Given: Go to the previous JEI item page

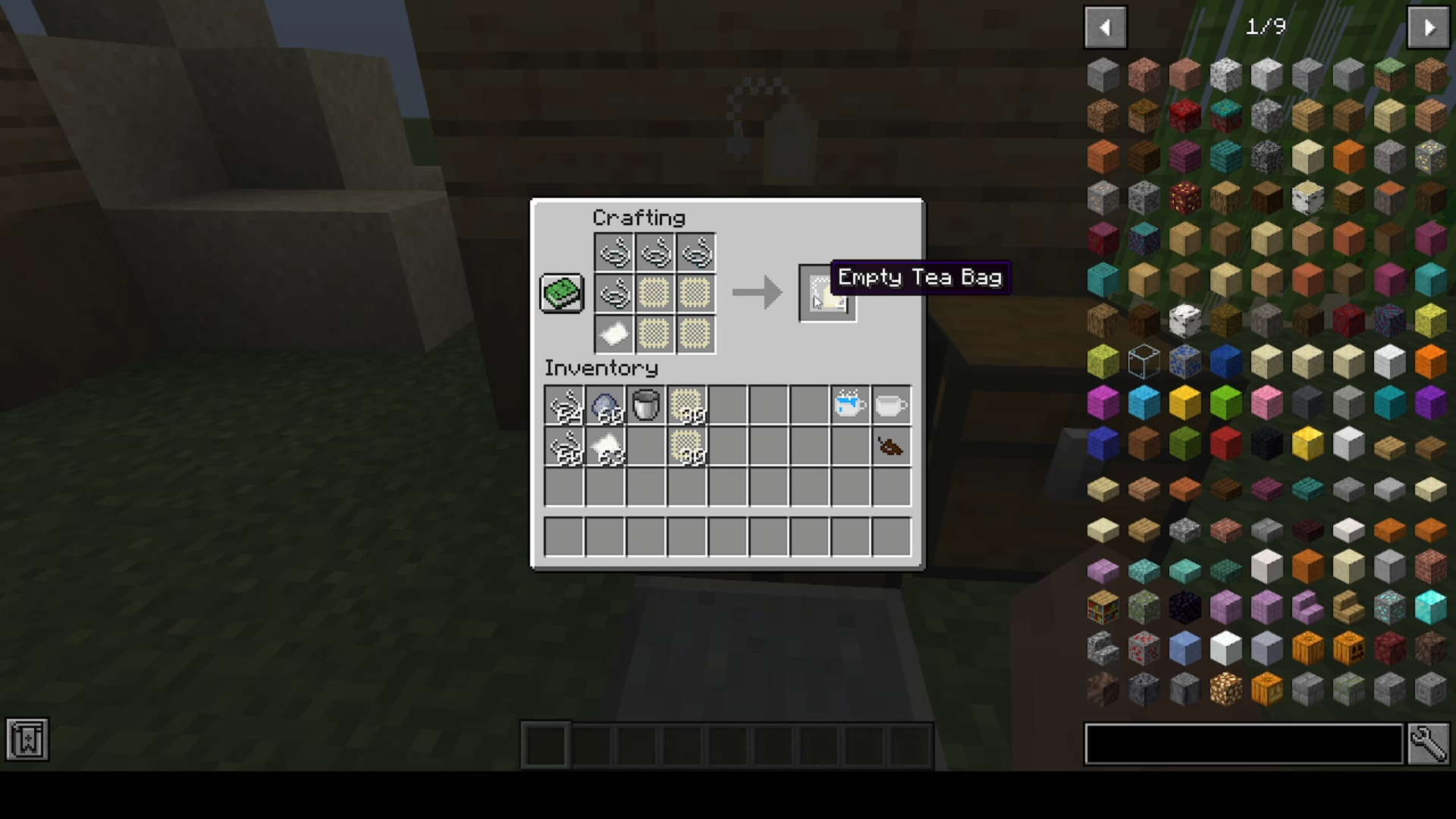Looking at the screenshot, I should tap(1105, 27).
